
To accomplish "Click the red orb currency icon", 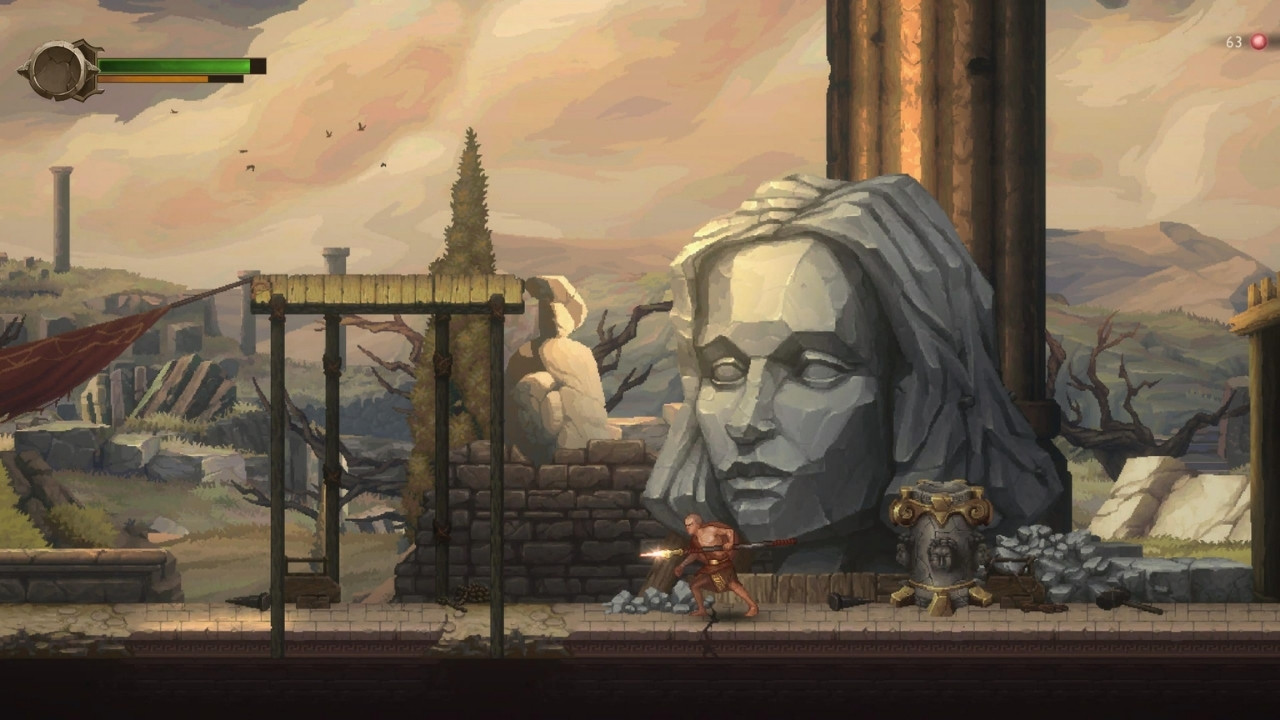I will [1258, 42].
